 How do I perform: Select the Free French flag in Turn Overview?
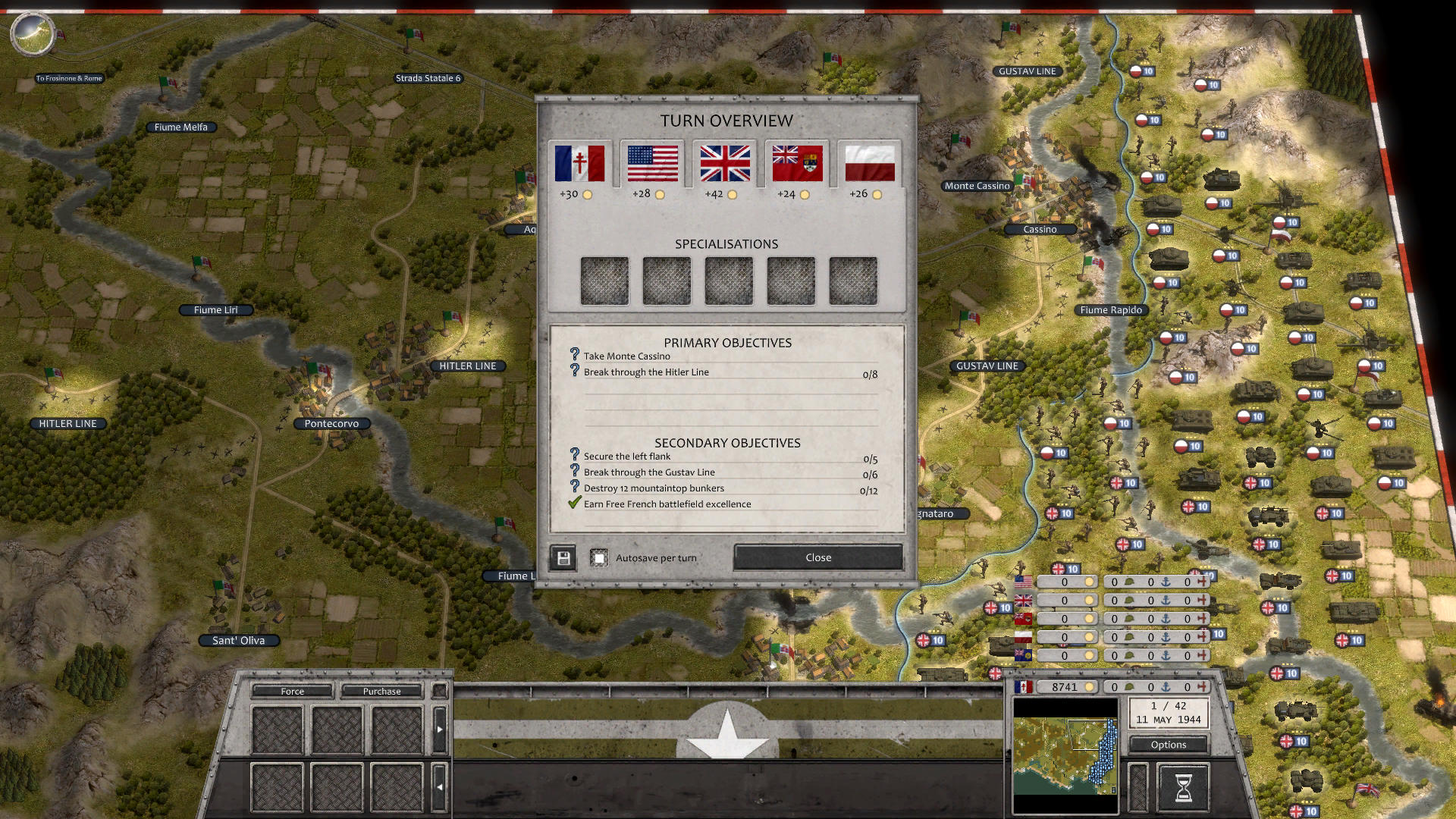[x=580, y=163]
